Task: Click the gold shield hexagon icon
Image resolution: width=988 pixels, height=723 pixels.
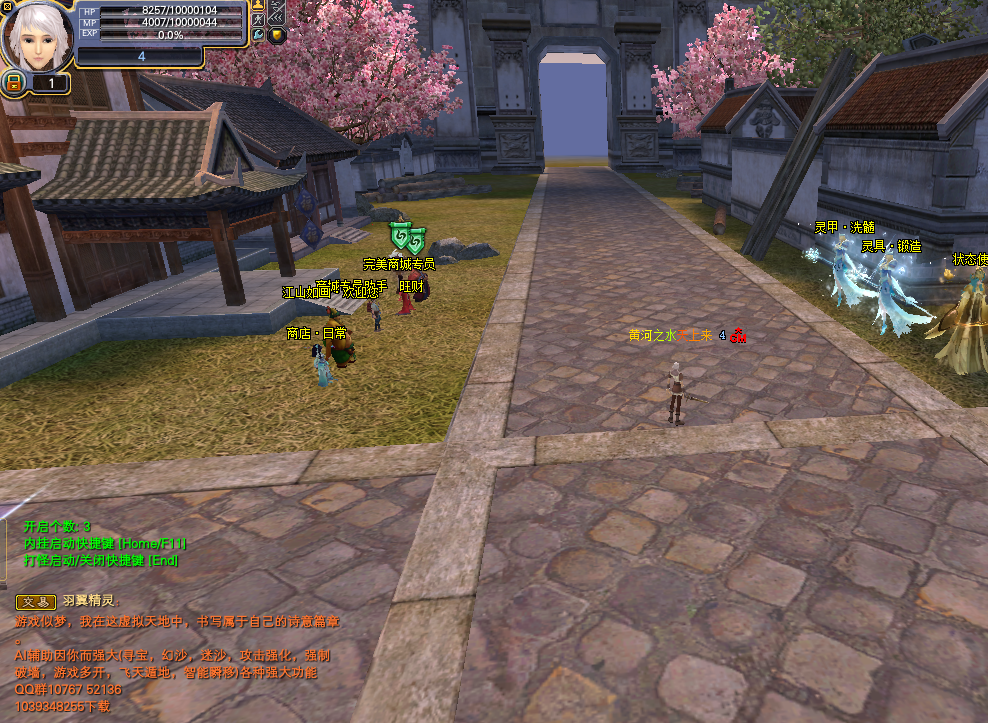Action: (277, 35)
